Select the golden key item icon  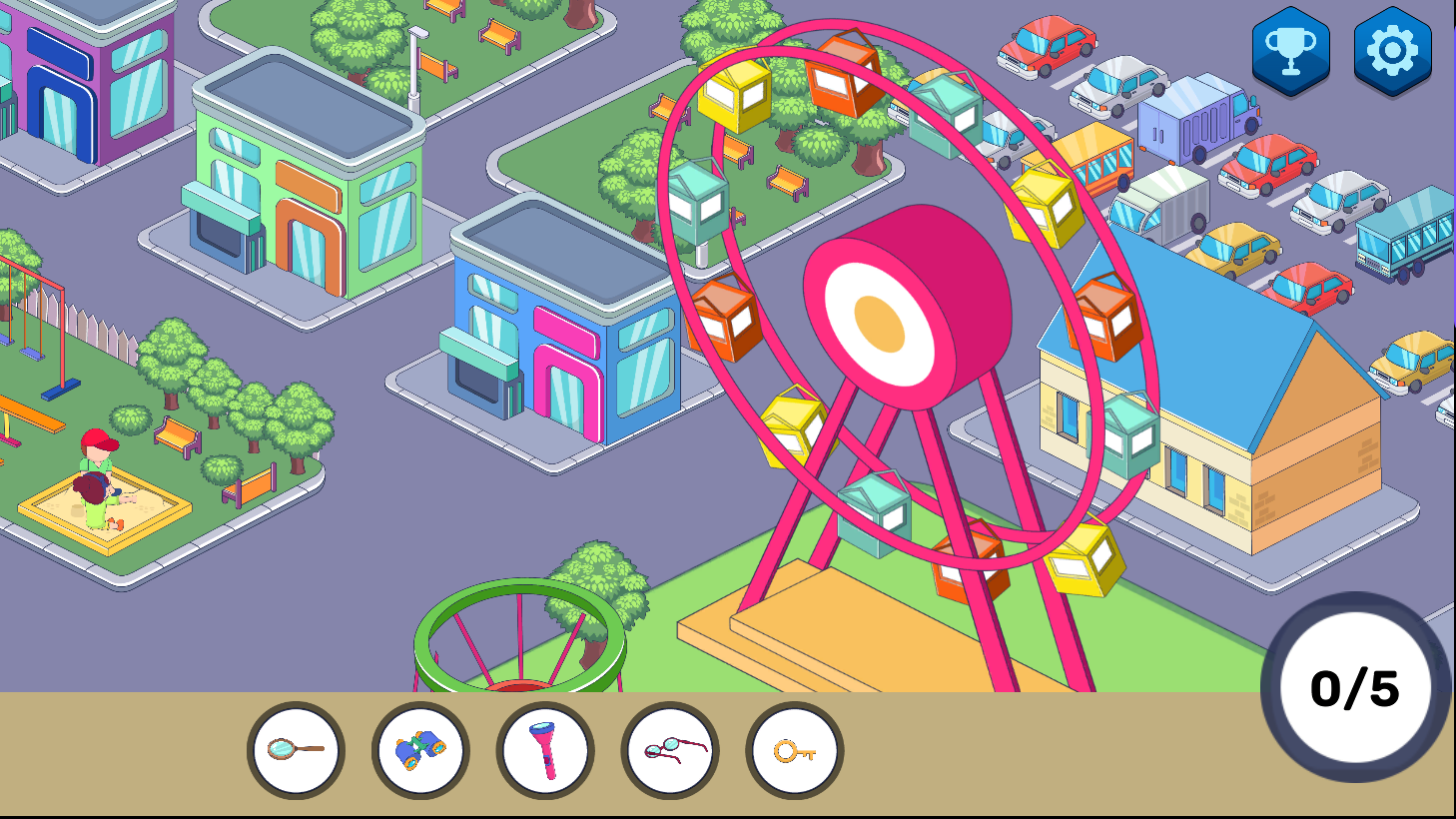794,748
